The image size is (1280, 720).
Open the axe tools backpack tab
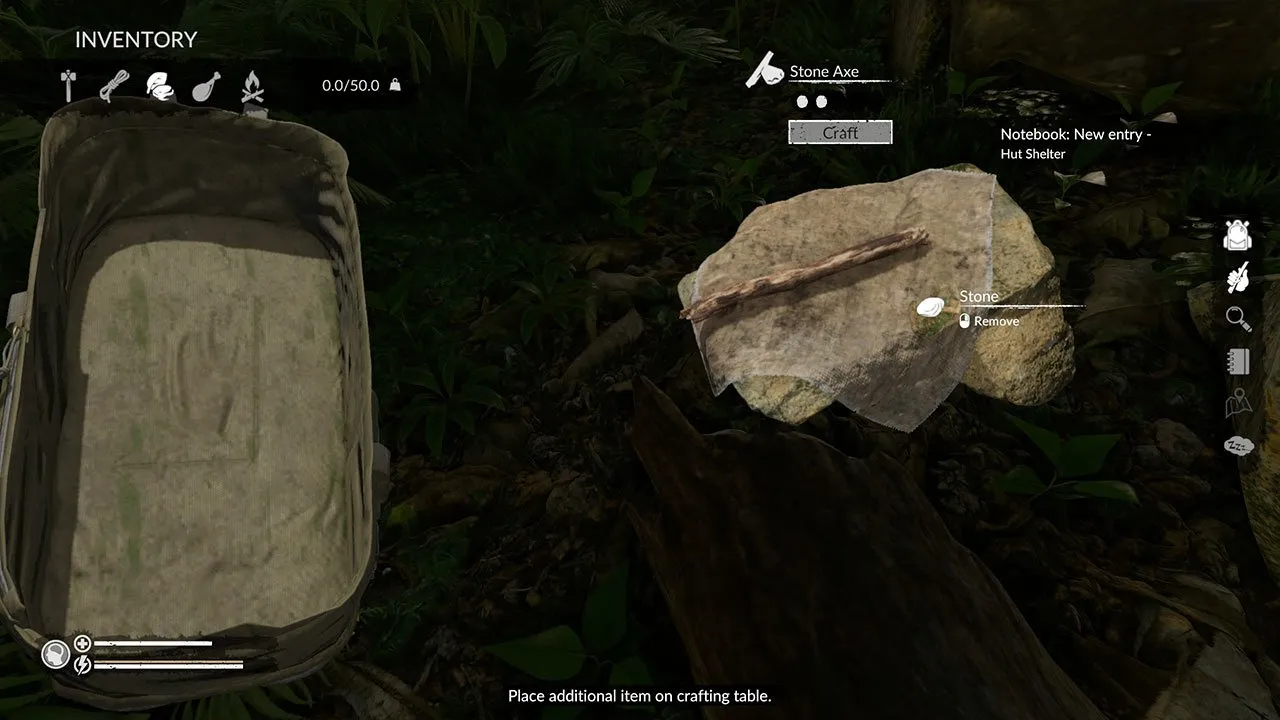pyautogui.click(x=68, y=86)
